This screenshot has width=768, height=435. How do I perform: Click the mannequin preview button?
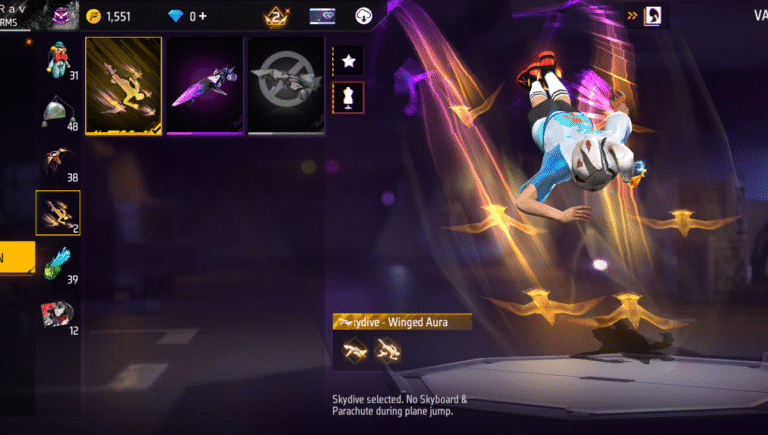(348, 97)
